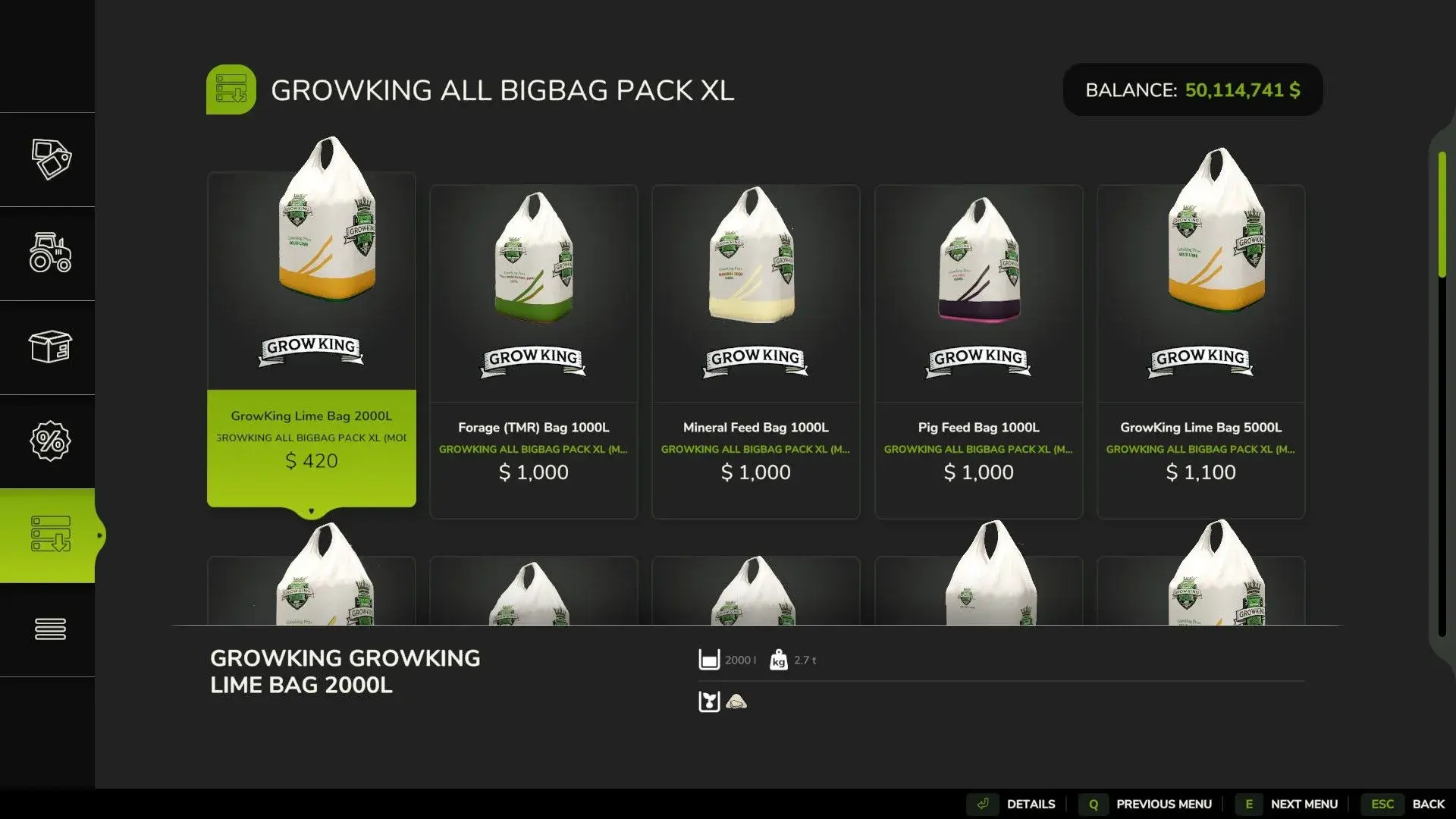Choose the Forage (TMR) Bag 1000L
Image resolution: width=1456 pixels, height=819 pixels.
[x=533, y=353]
